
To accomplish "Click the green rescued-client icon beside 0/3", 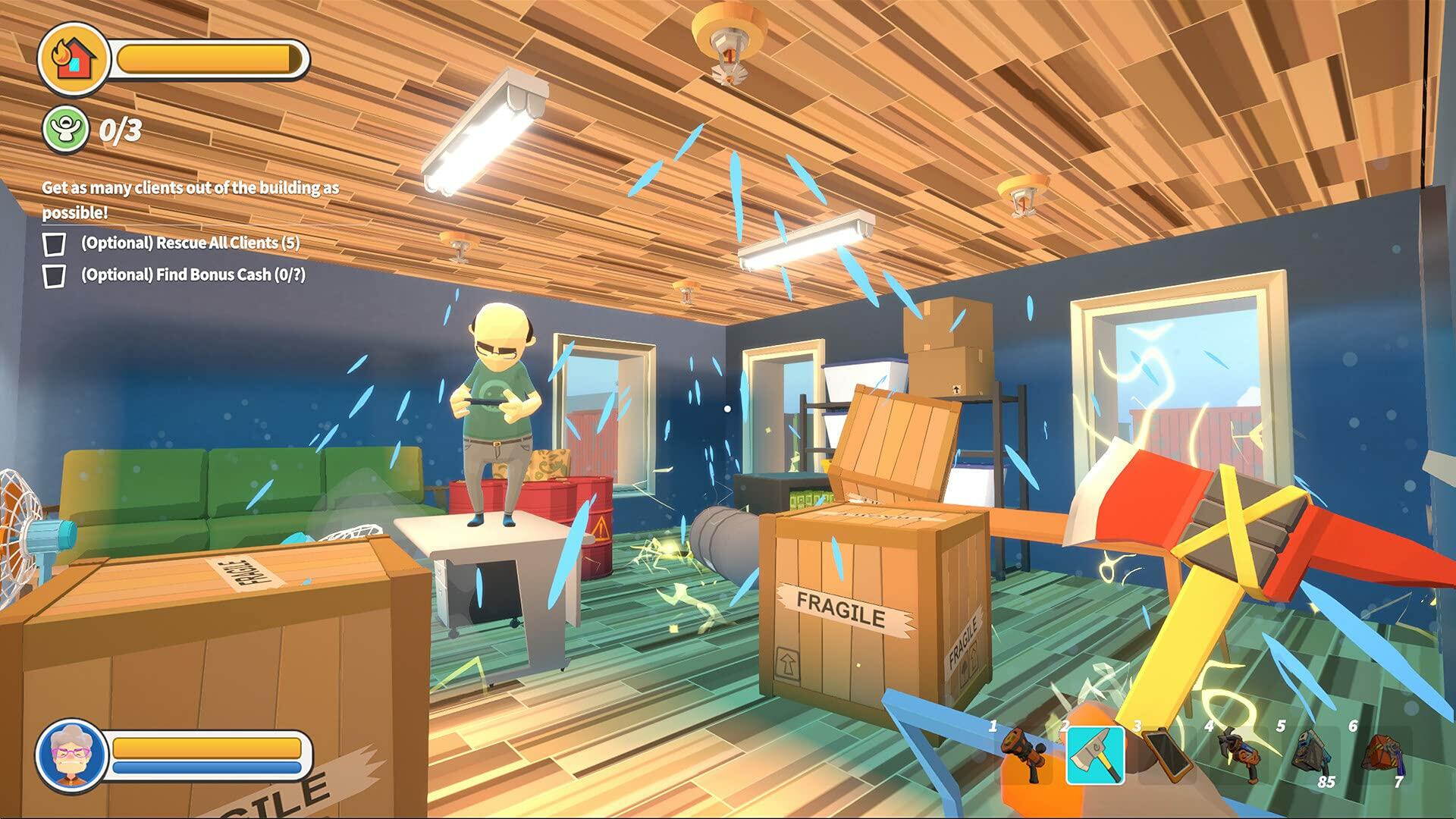I will click(66, 128).
